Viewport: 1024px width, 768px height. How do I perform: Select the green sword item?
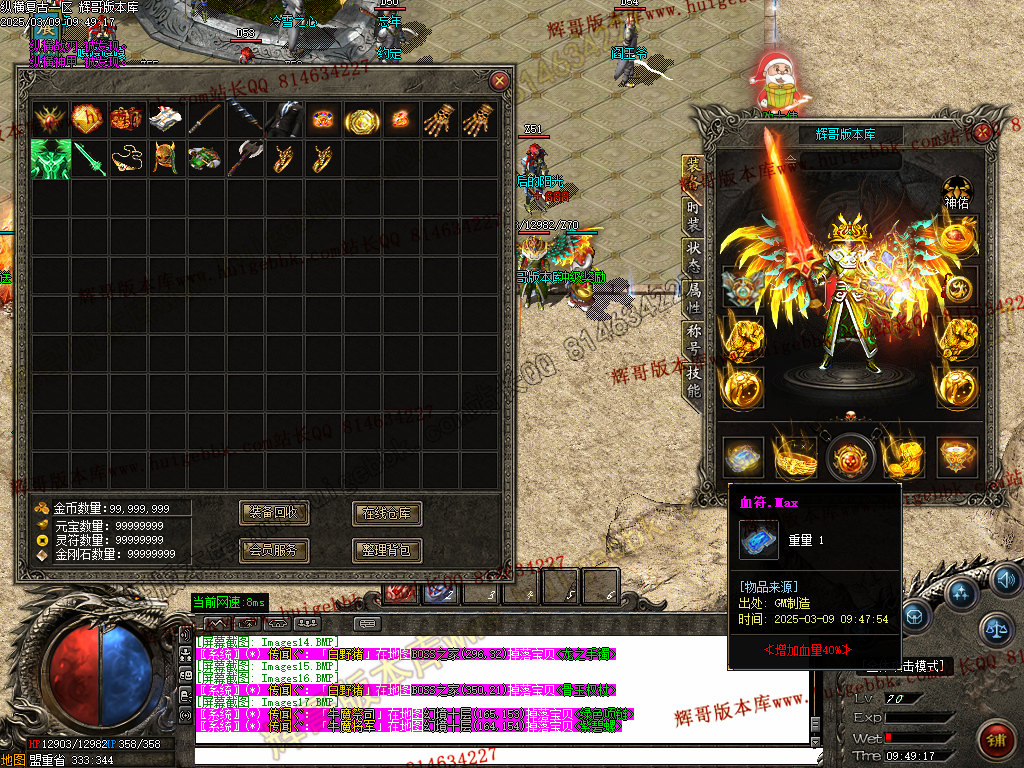(88, 159)
